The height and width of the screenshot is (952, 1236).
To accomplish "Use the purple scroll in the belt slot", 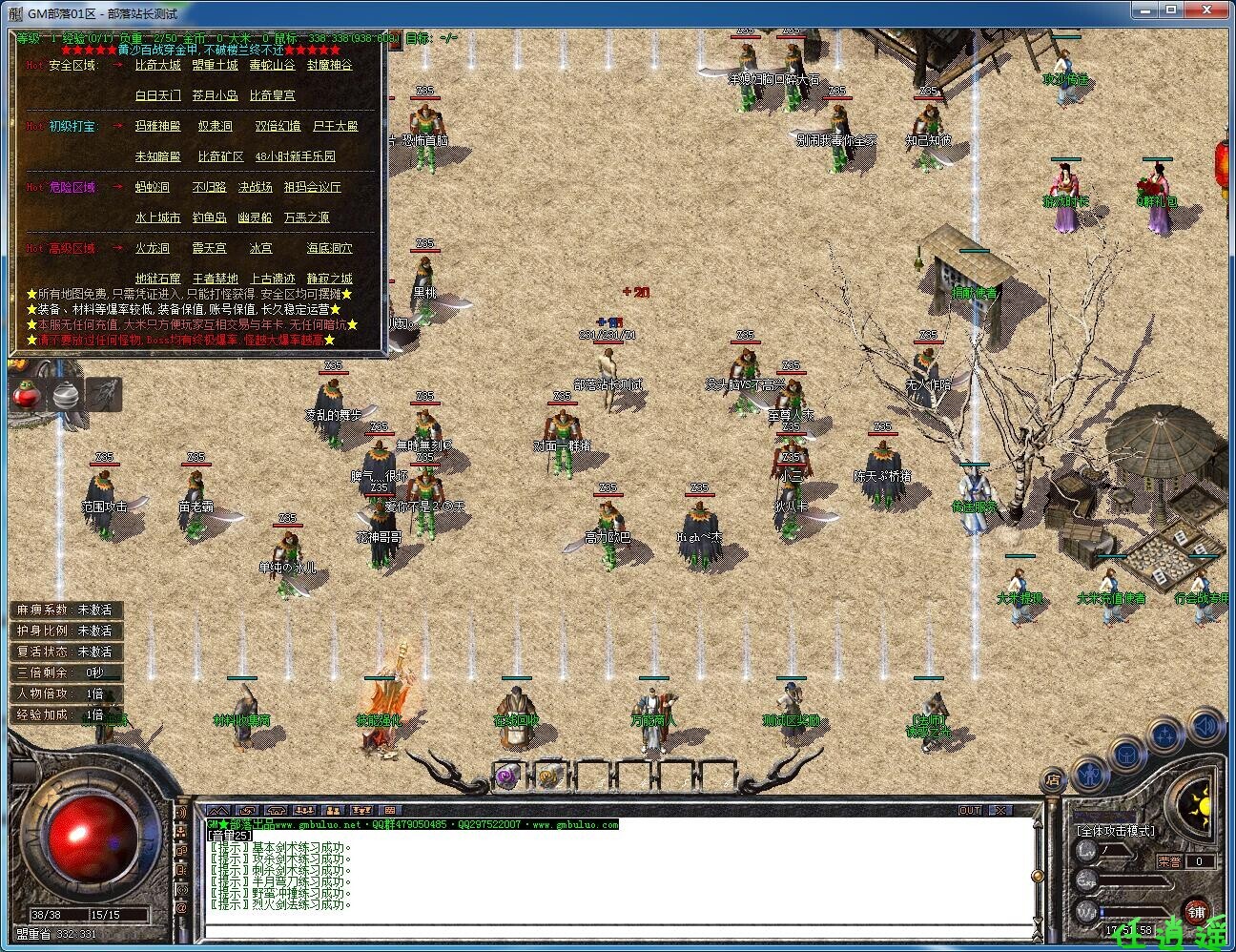I will 505,776.
